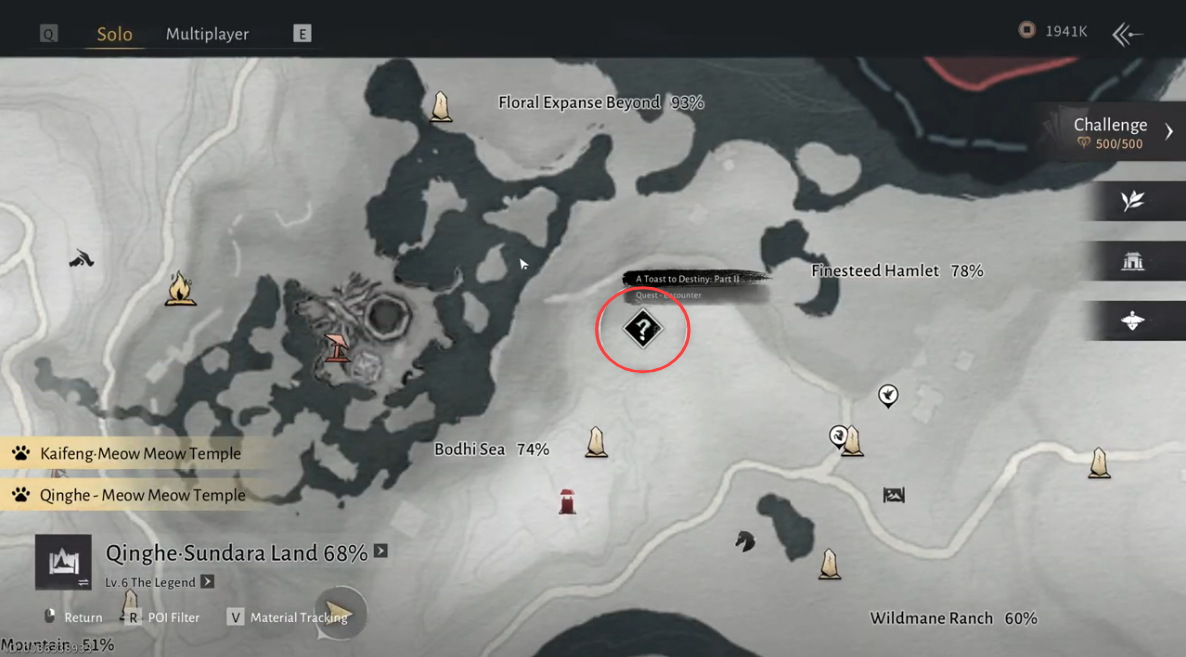Click the boundary stone beside Bodhi Sea
This screenshot has width=1186, height=657.
(x=597, y=442)
